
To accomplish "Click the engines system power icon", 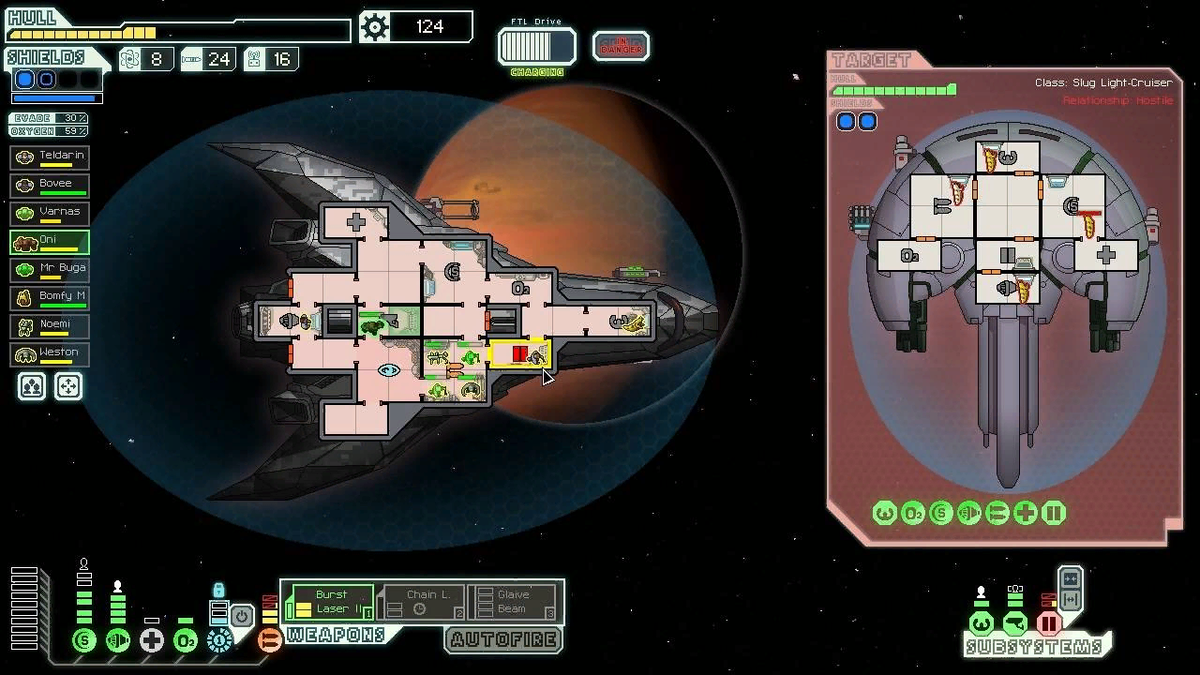I will 118,640.
